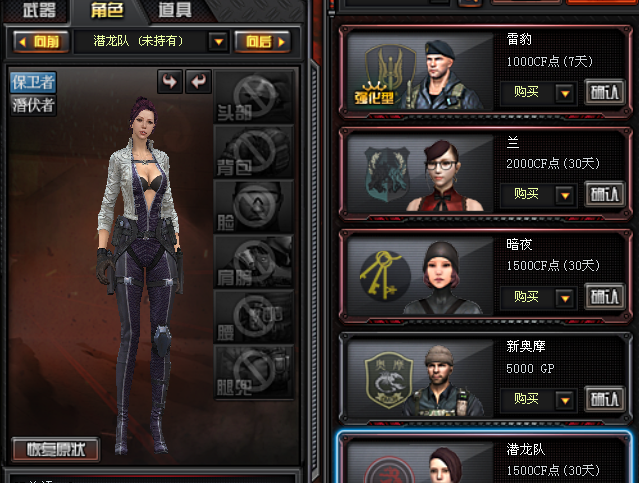Go to next character with 向后
639x483 pixels.
coord(262,41)
